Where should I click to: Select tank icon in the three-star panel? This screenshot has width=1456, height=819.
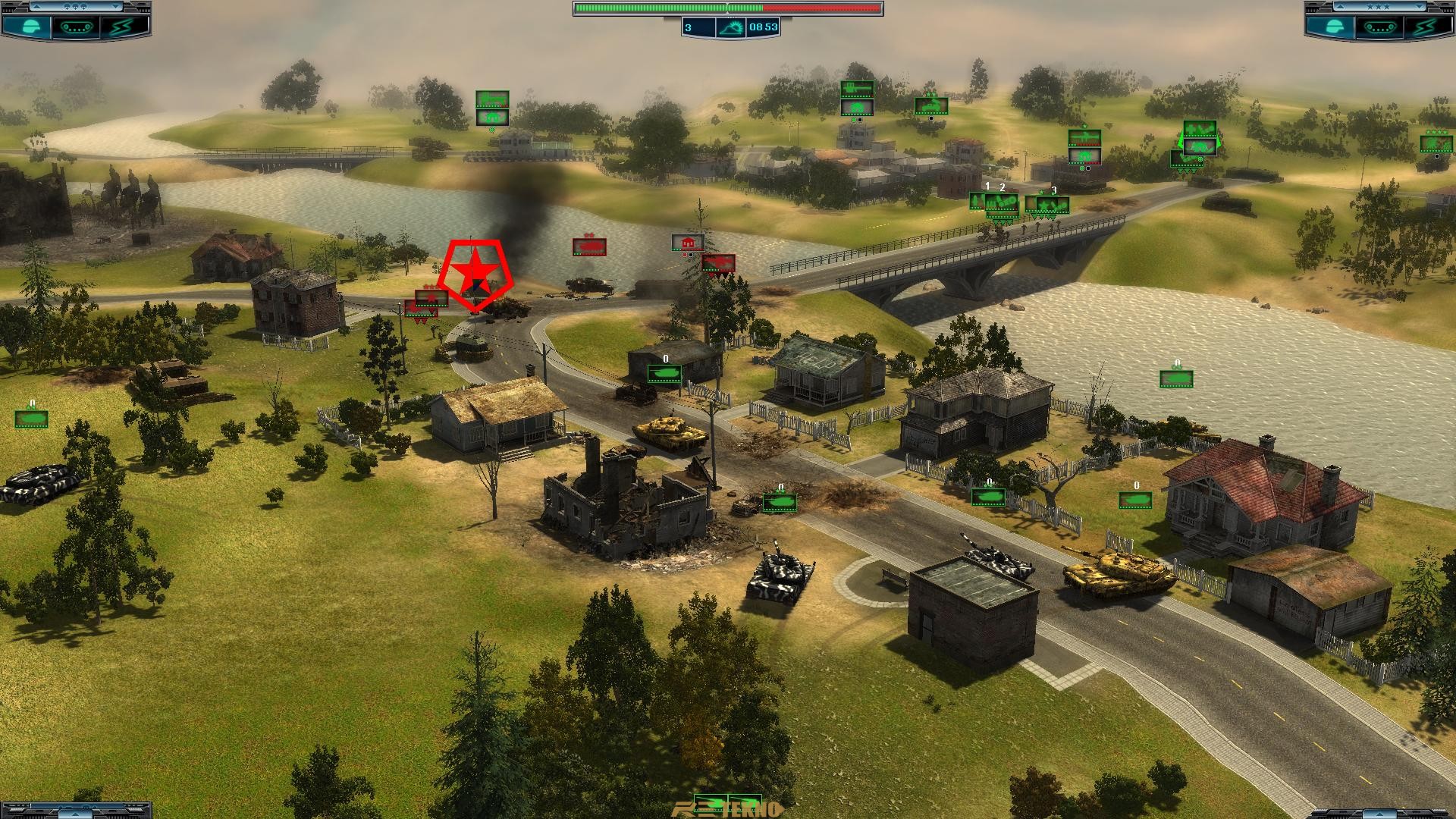(1379, 27)
